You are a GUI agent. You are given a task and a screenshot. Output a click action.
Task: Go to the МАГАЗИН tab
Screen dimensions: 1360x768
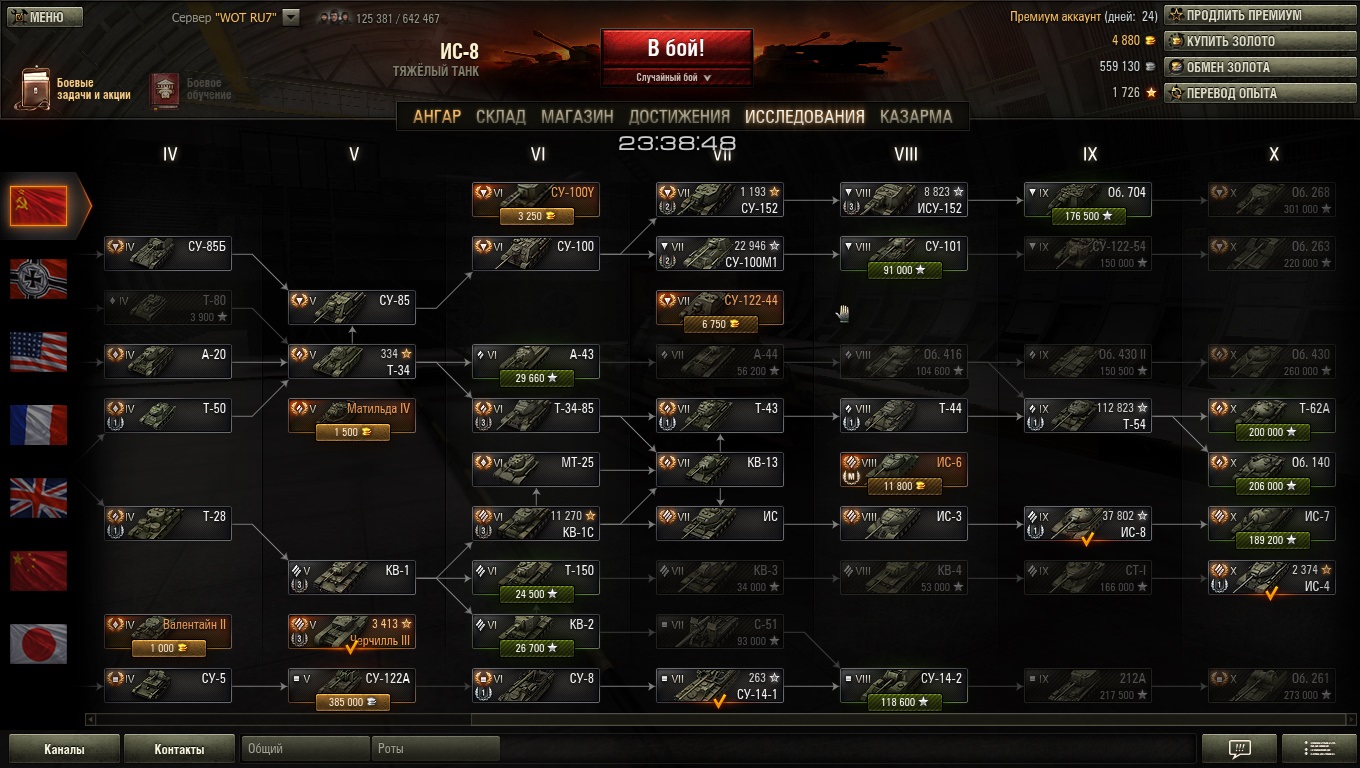(x=577, y=116)
